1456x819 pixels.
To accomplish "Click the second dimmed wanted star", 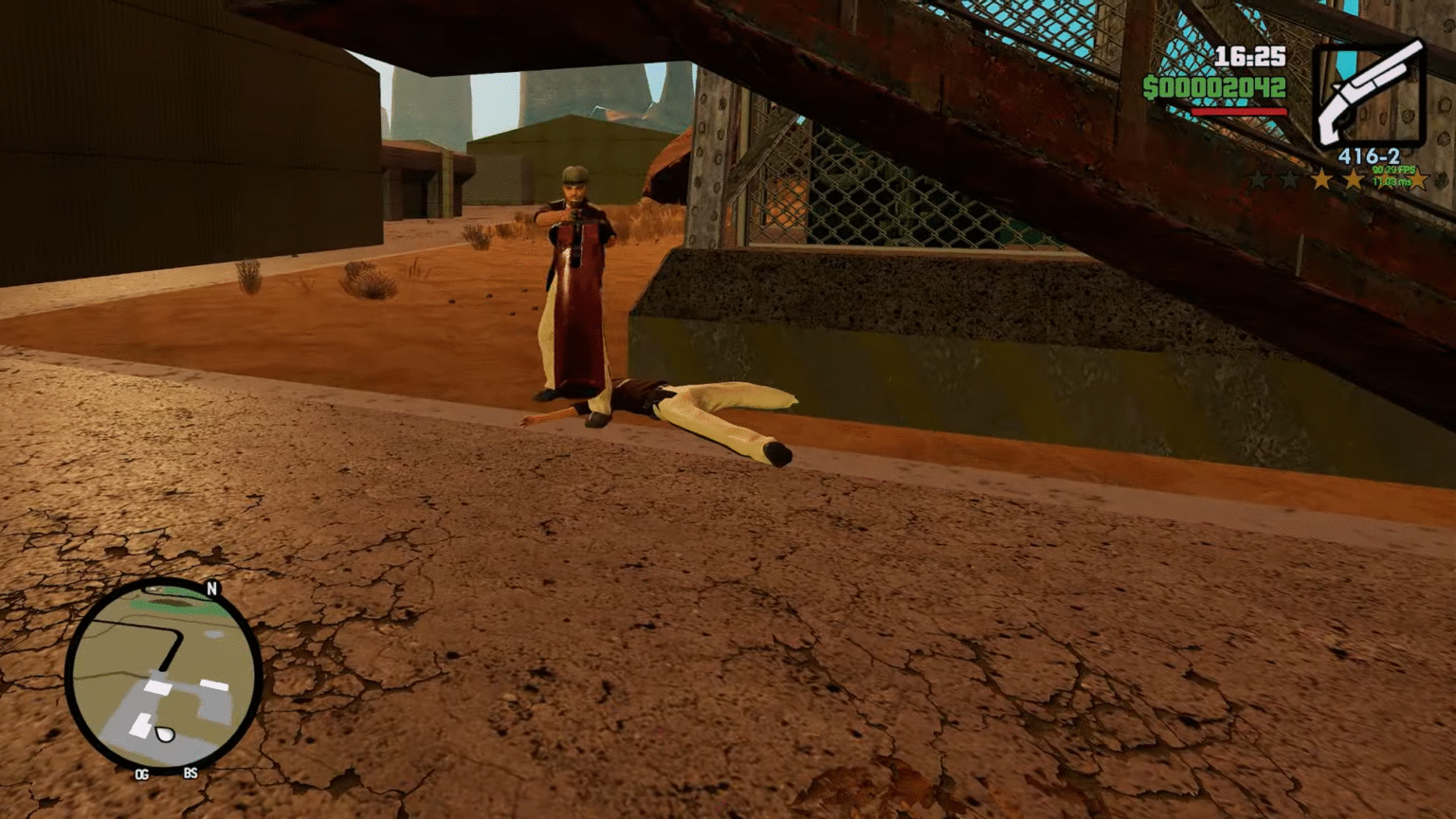I will [x=1289, y=179].
